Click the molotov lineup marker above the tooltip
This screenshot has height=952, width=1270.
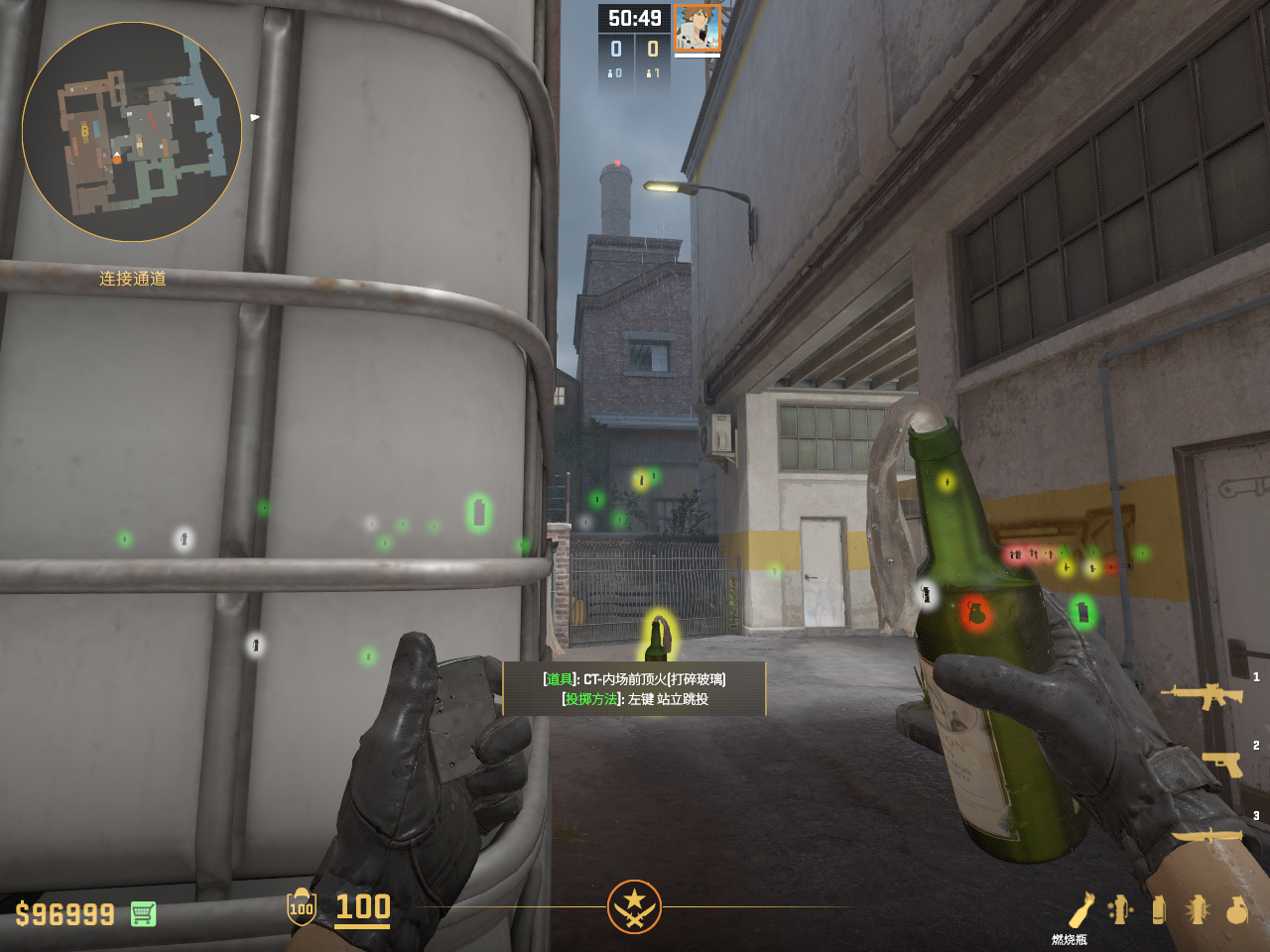coord(657,638)
